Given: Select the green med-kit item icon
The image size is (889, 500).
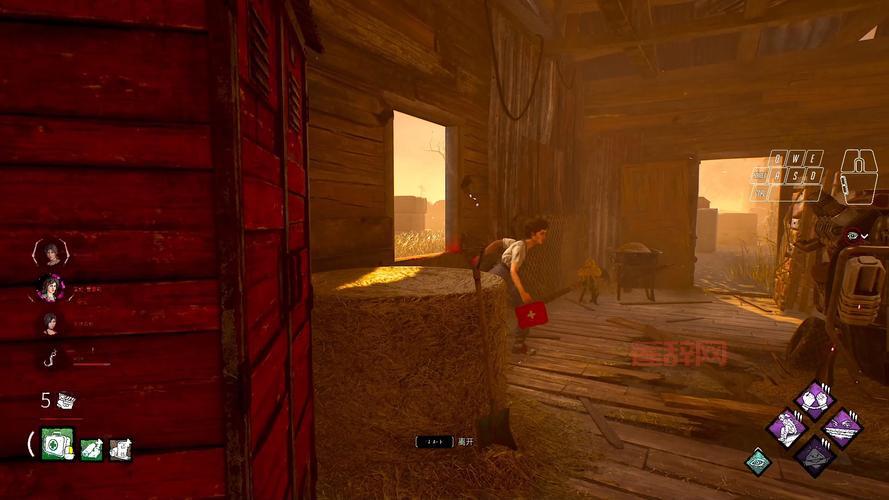Looking at the screenshot, I should tap(57, 443).
